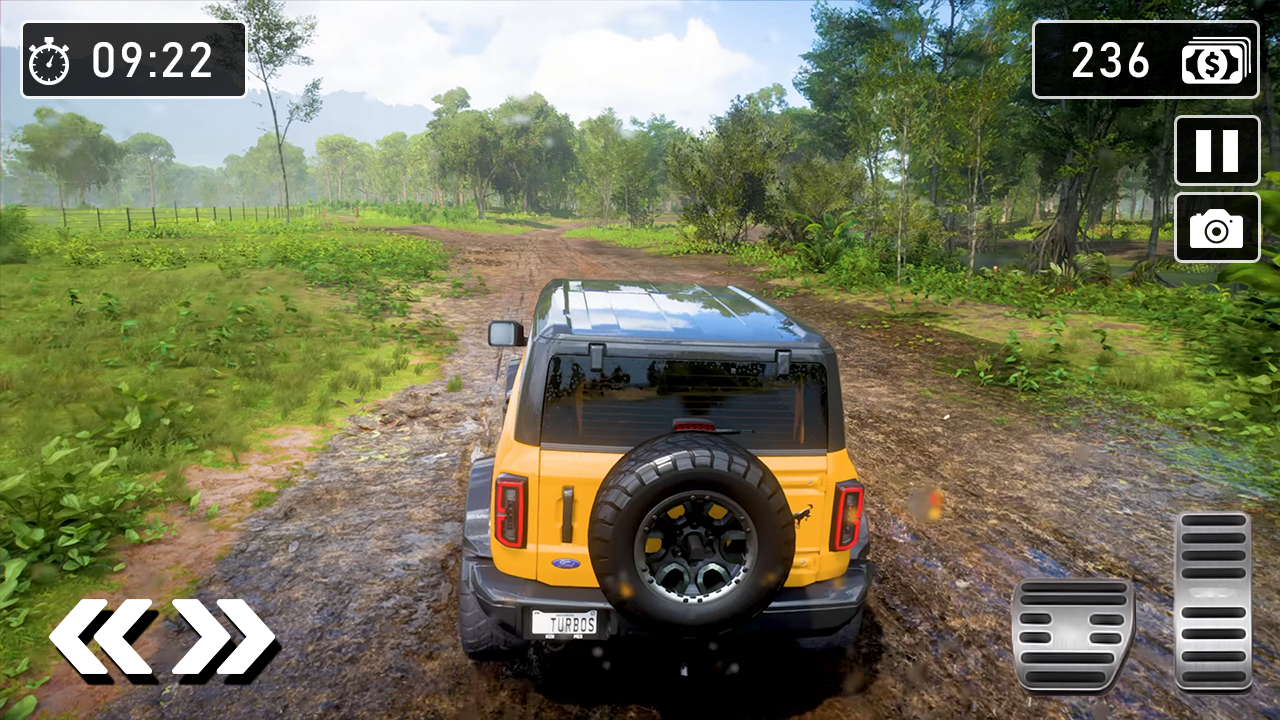Click the coin balance showing 236
Image resolution: width=1280 pixels, height=720 pixels.
(1110, 62)
